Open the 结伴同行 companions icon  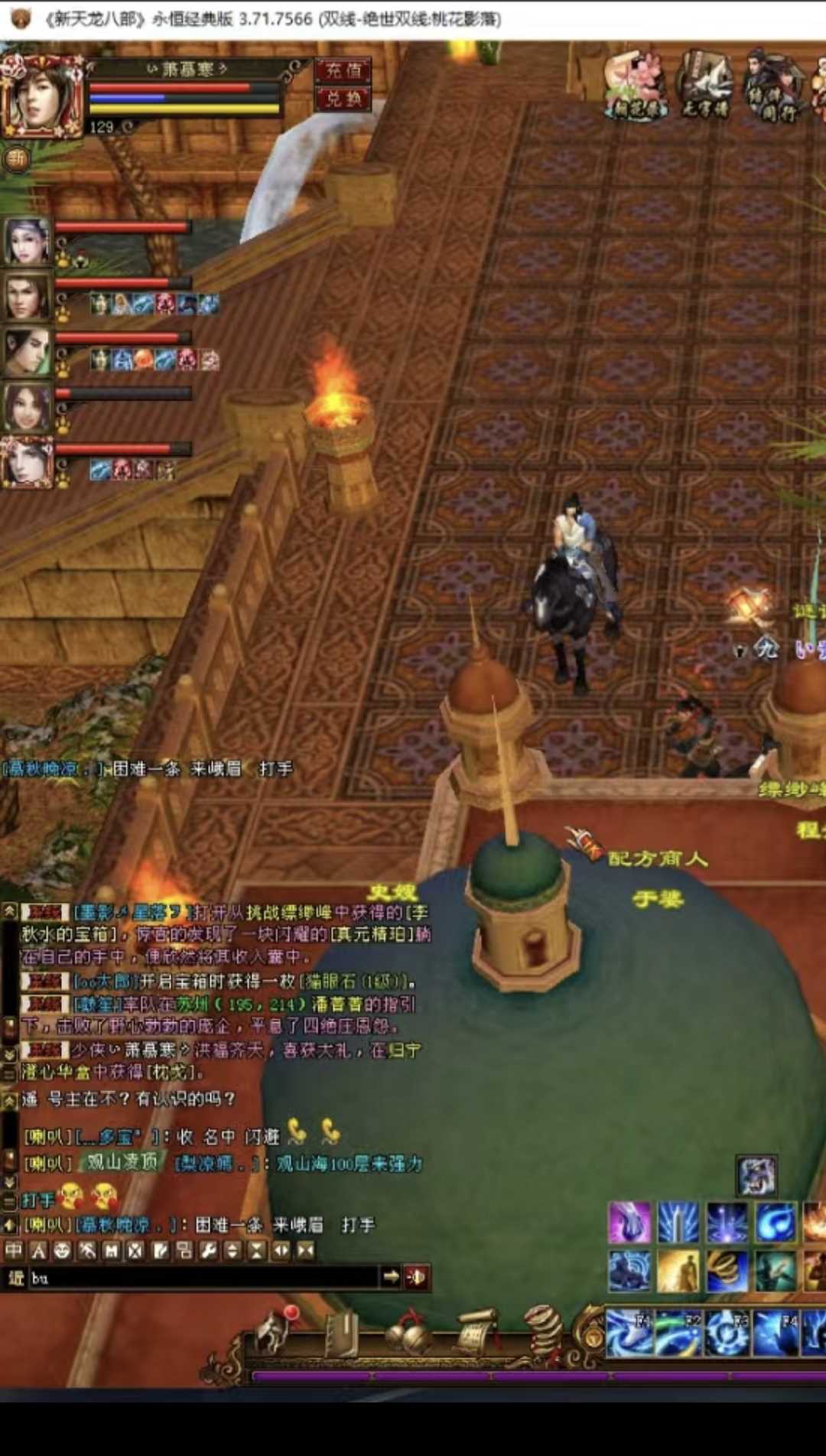pos(772,86)
